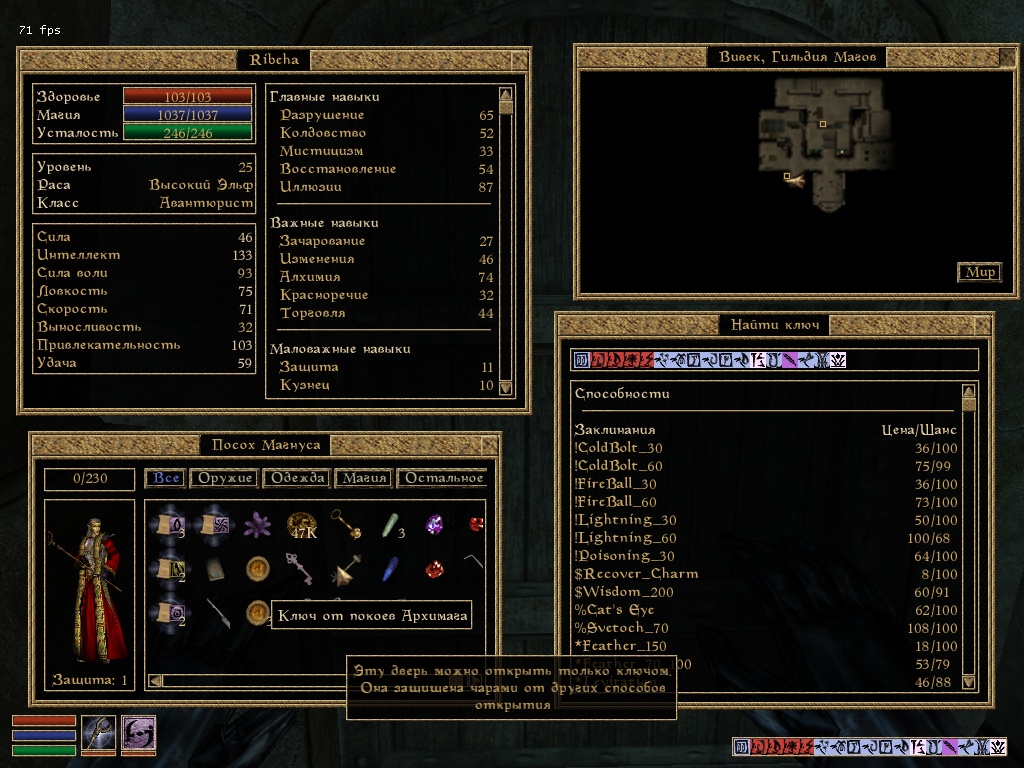Choose the !FireBall_60 spell
The height and width of the screenshot is (768, 1024).
(x=617, y=502)
